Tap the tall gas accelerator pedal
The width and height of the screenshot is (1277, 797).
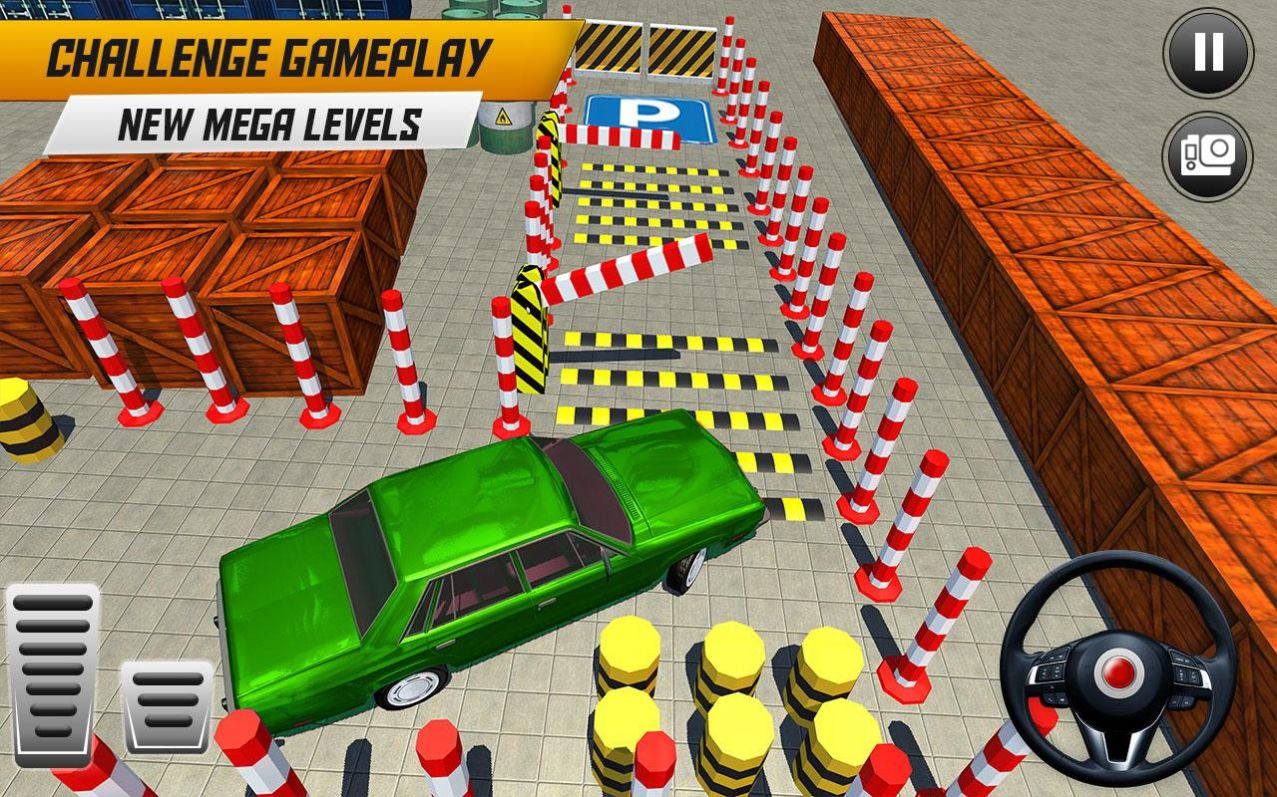53,675
